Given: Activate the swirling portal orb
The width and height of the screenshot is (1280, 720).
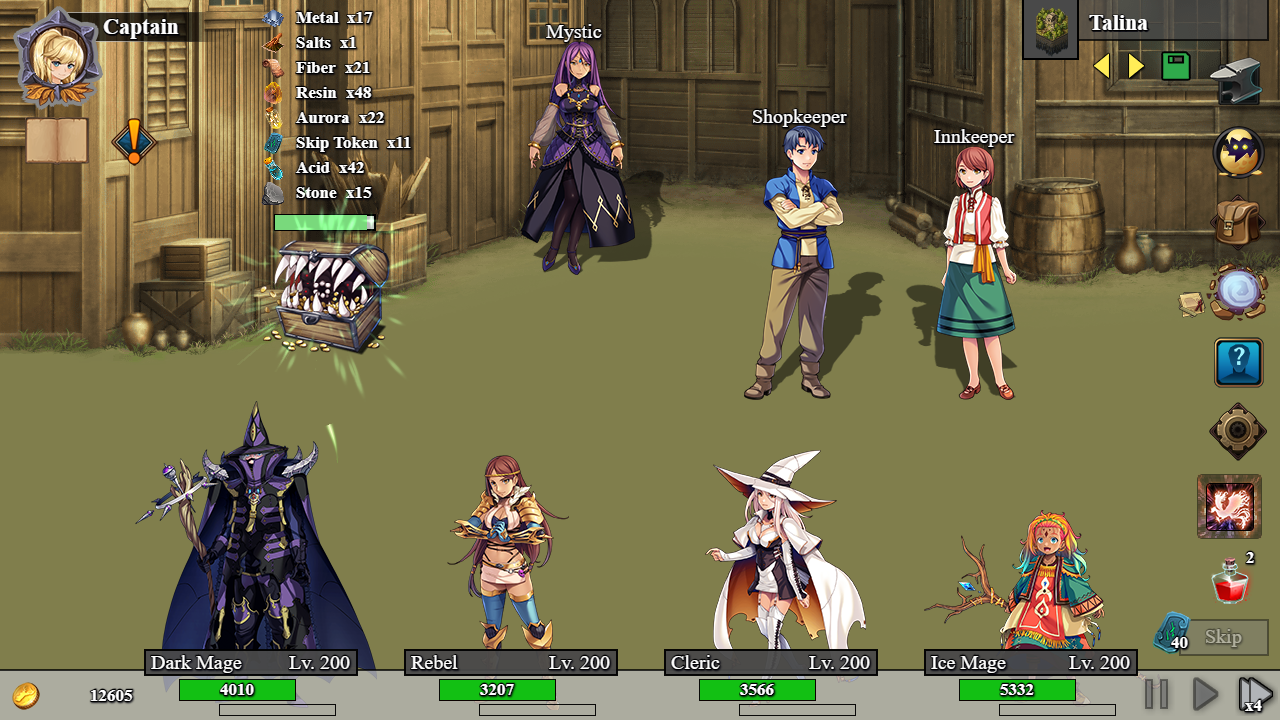Looking at the screenshot, I should click(1240, 291).
